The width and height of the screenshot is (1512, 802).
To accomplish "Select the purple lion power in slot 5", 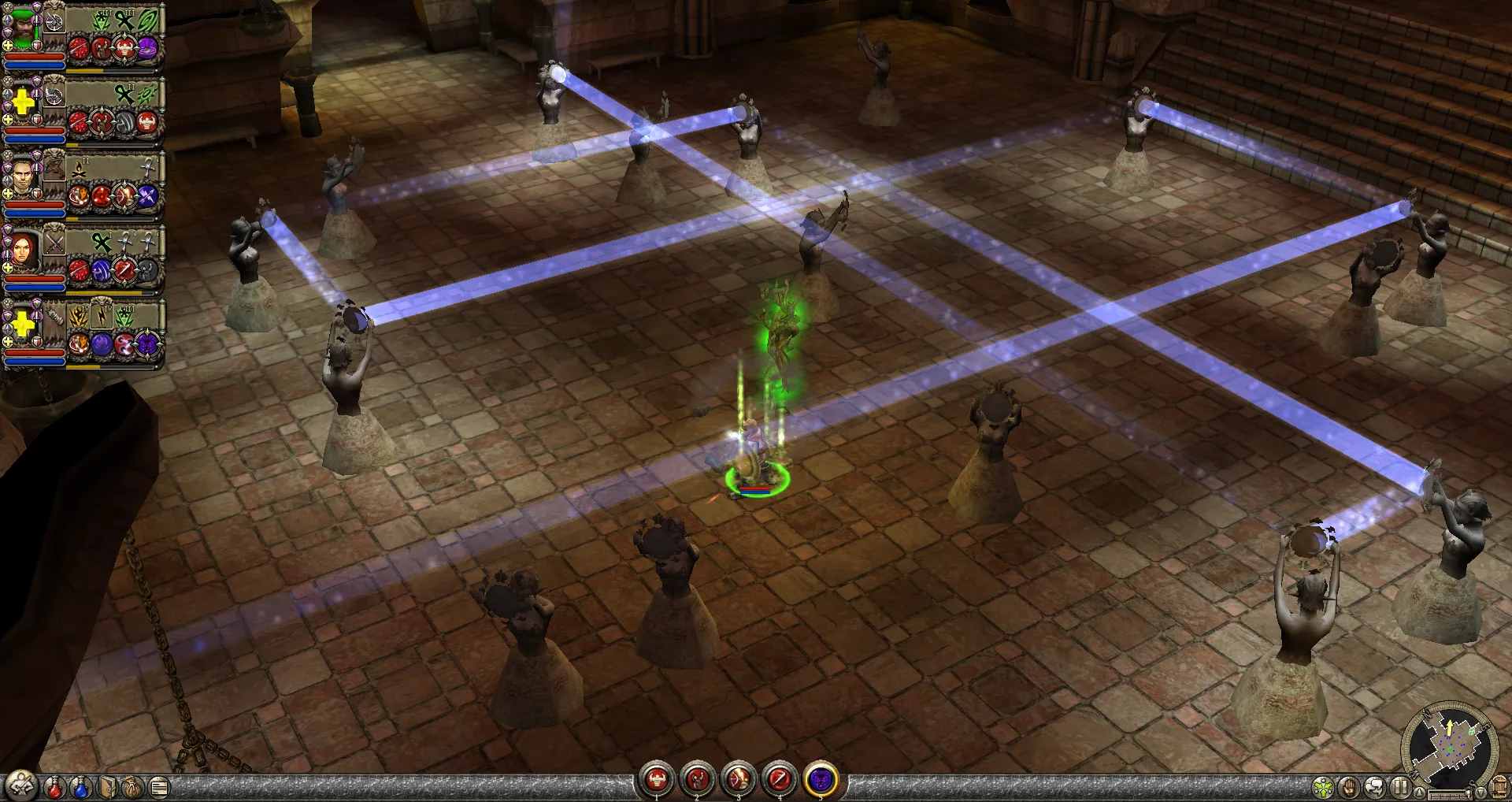I will (821, 781).
